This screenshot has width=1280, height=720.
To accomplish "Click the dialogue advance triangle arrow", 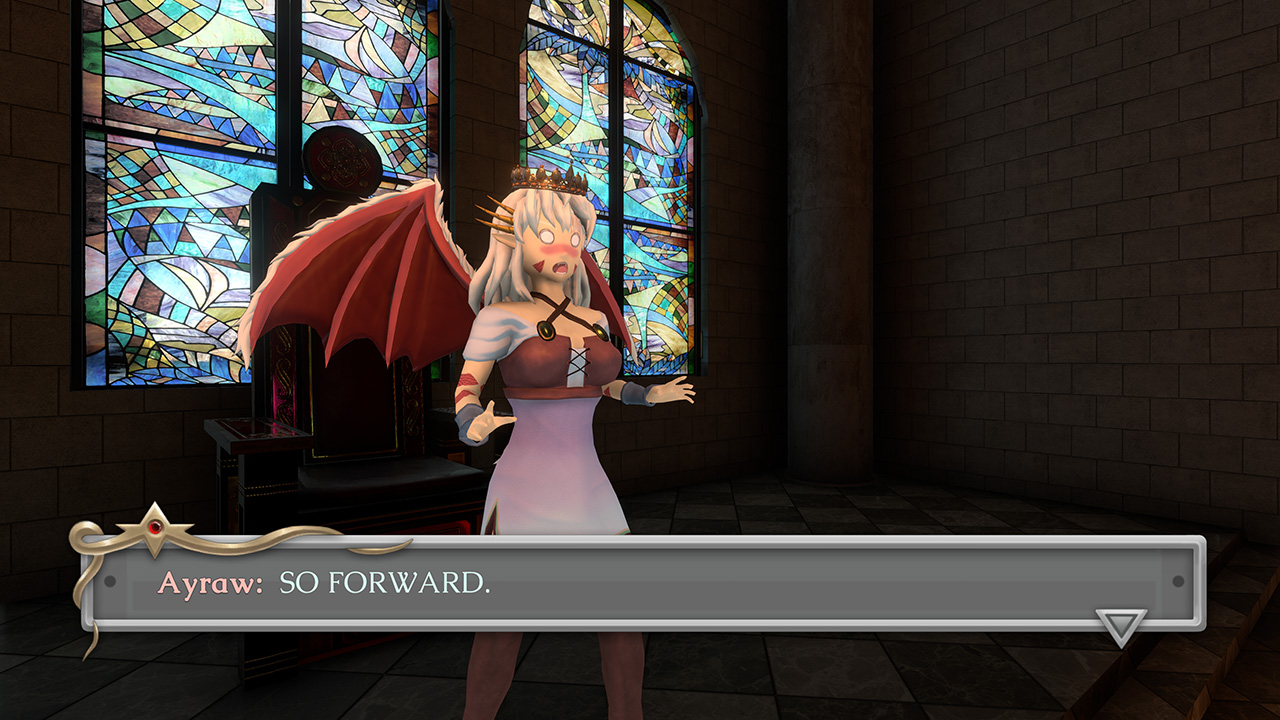I will (1120, 626).
